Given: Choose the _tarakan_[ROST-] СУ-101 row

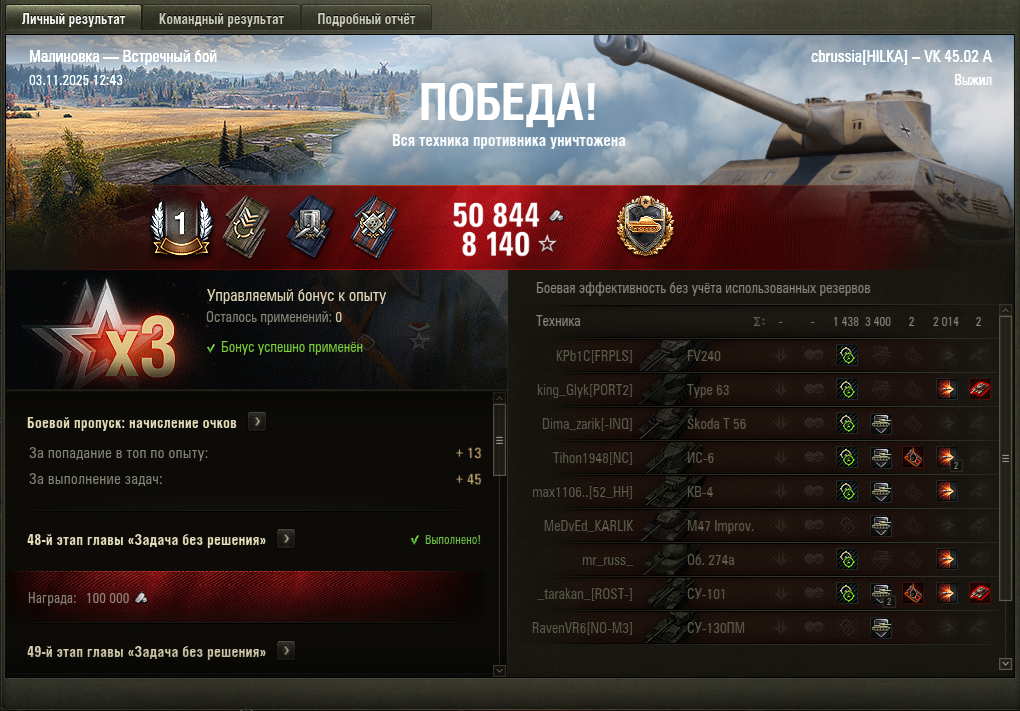Looking at the screenshot, I should 700,593.
